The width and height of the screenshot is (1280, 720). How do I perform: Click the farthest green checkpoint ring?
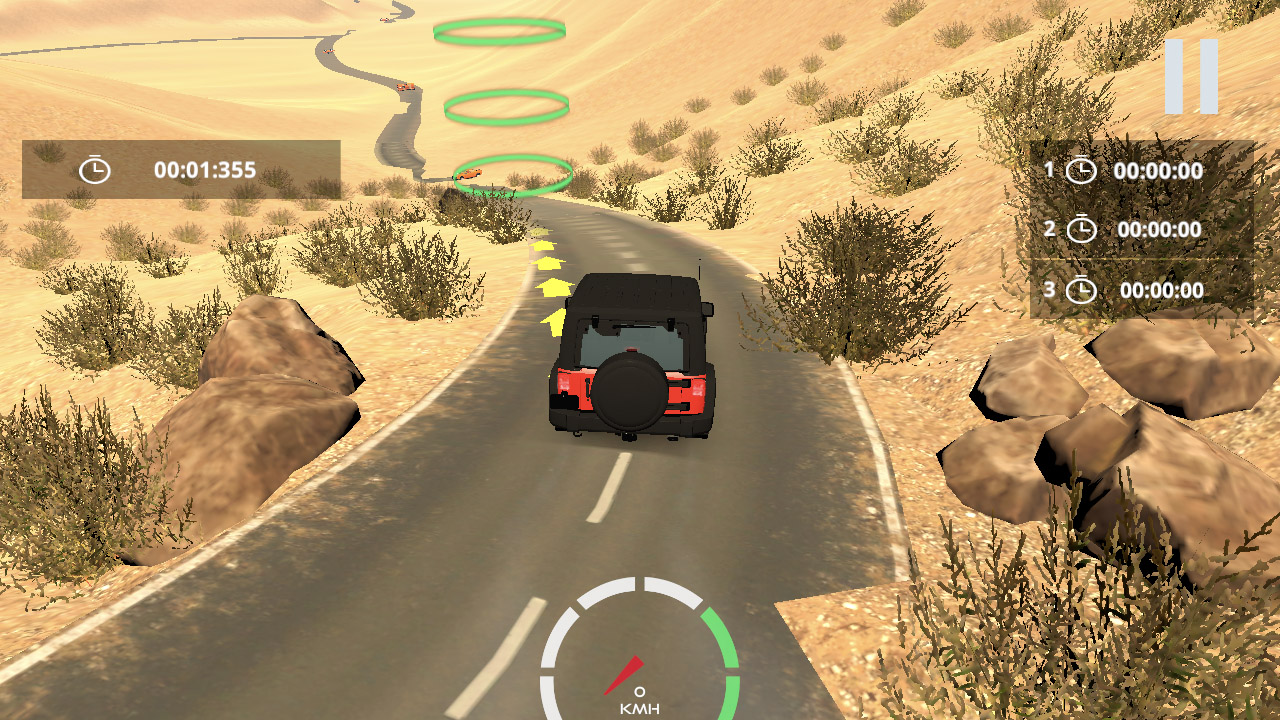498,31
